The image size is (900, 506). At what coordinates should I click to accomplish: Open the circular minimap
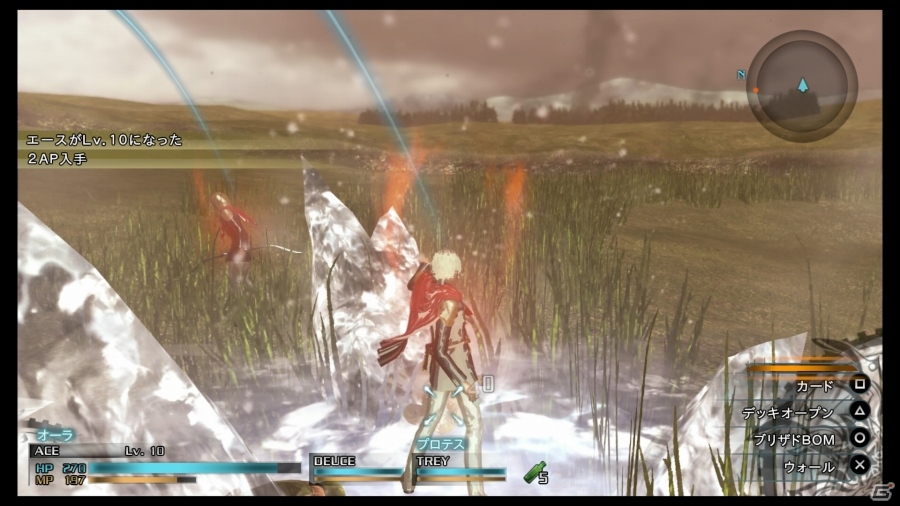tap(801, 85)
